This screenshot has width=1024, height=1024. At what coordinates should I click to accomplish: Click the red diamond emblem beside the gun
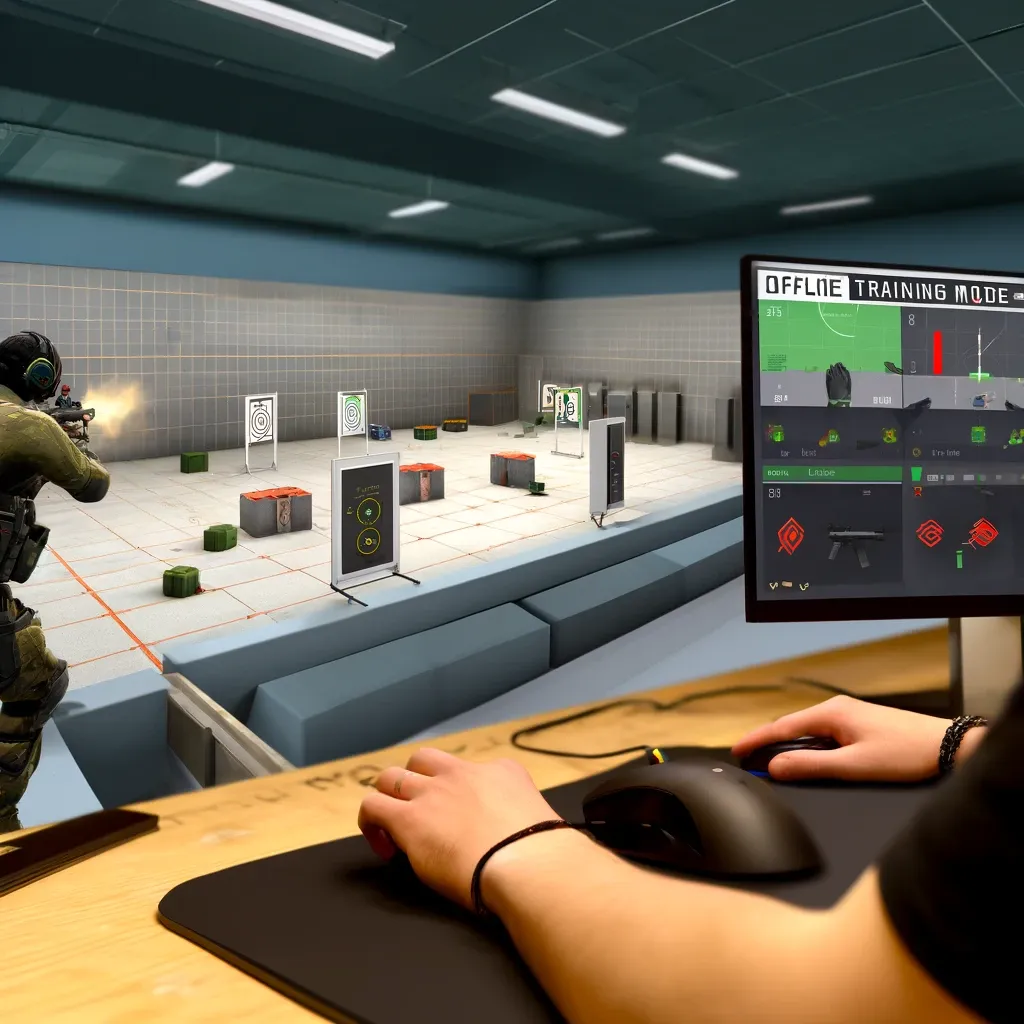tap(790, 535)
